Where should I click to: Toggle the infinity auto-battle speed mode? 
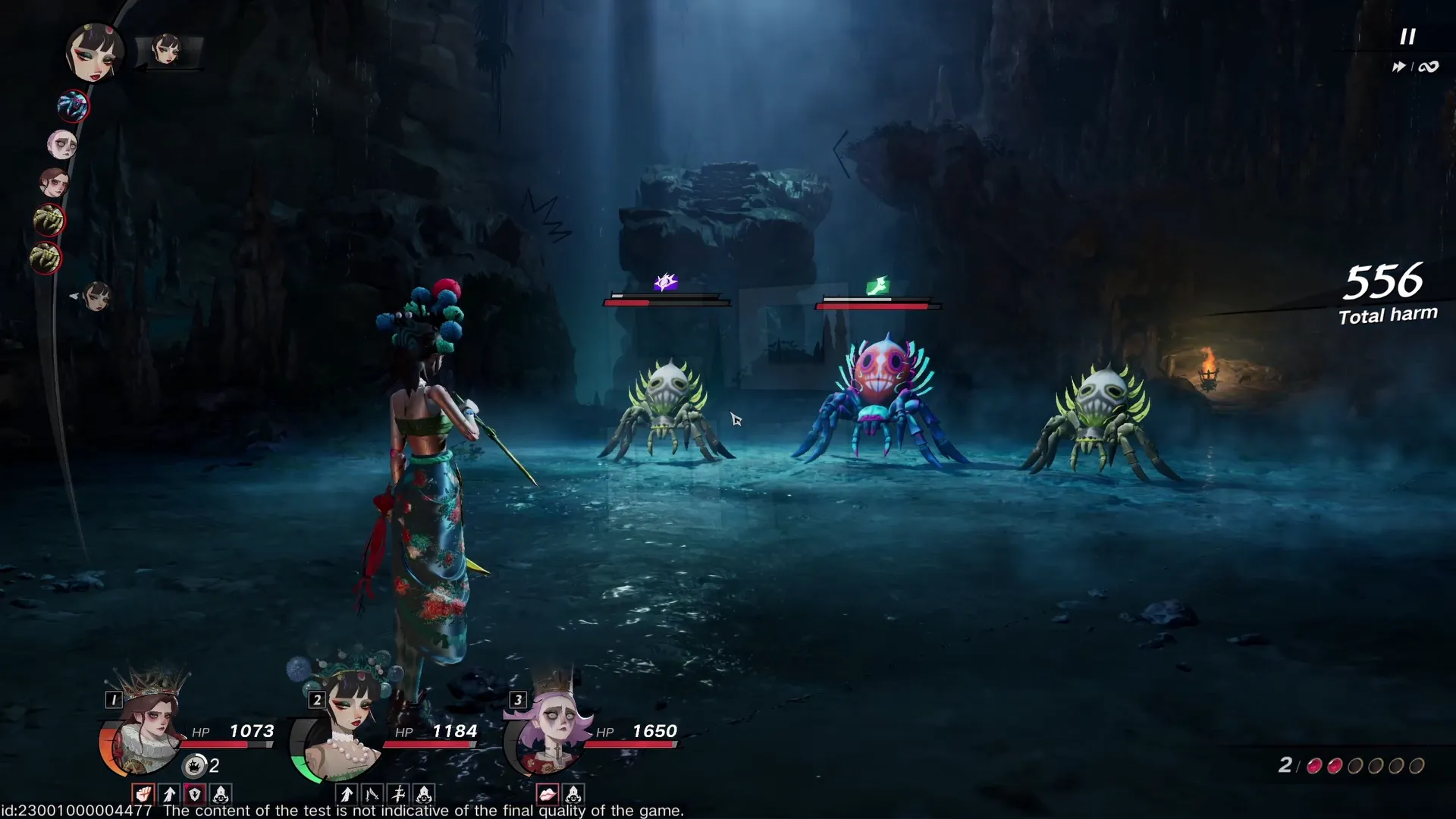pos(1429,66)
